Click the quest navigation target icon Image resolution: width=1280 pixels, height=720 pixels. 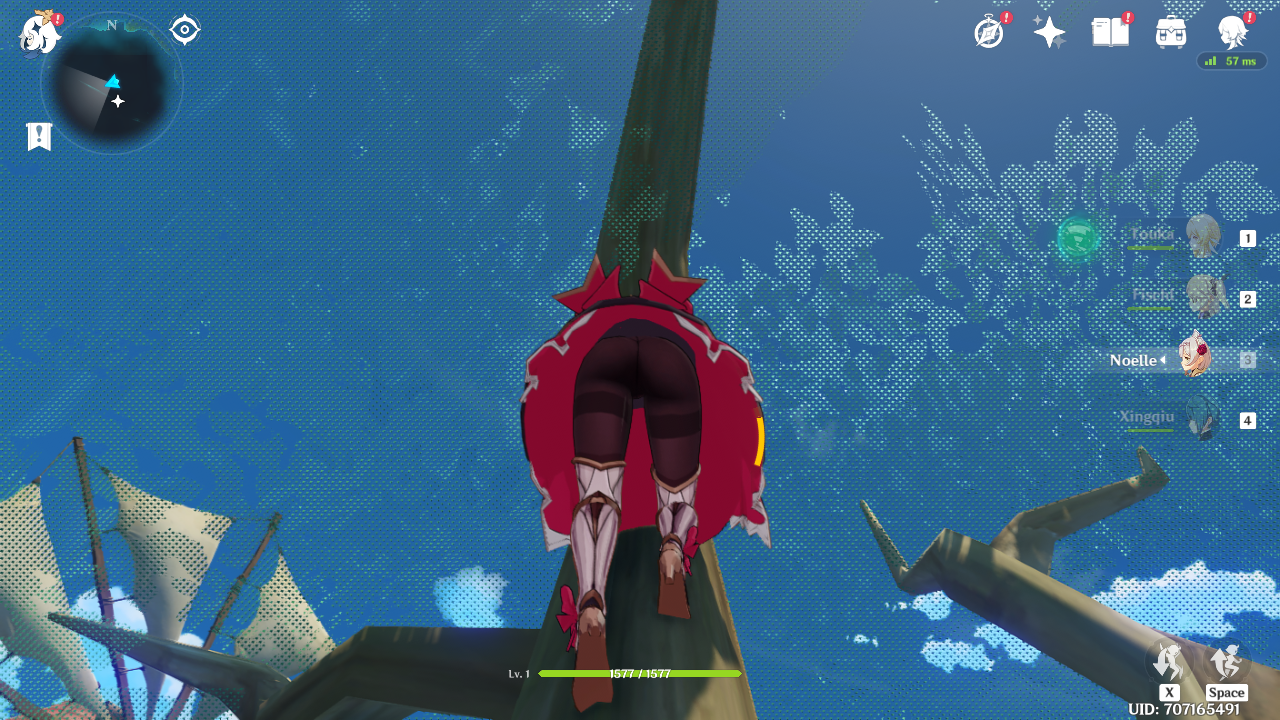coord(185,30)
